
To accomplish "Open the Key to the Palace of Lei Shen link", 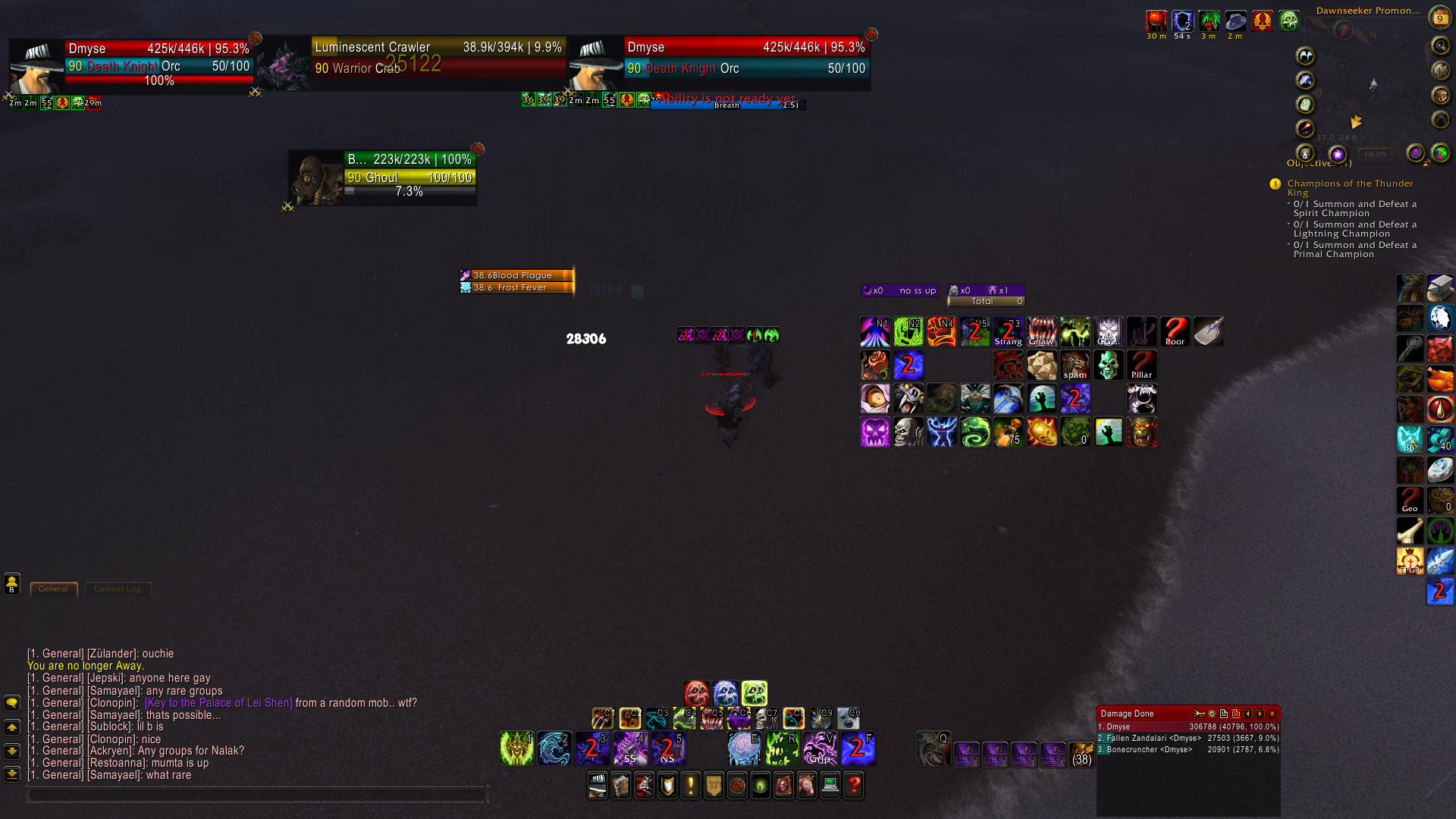I will 218,703.
